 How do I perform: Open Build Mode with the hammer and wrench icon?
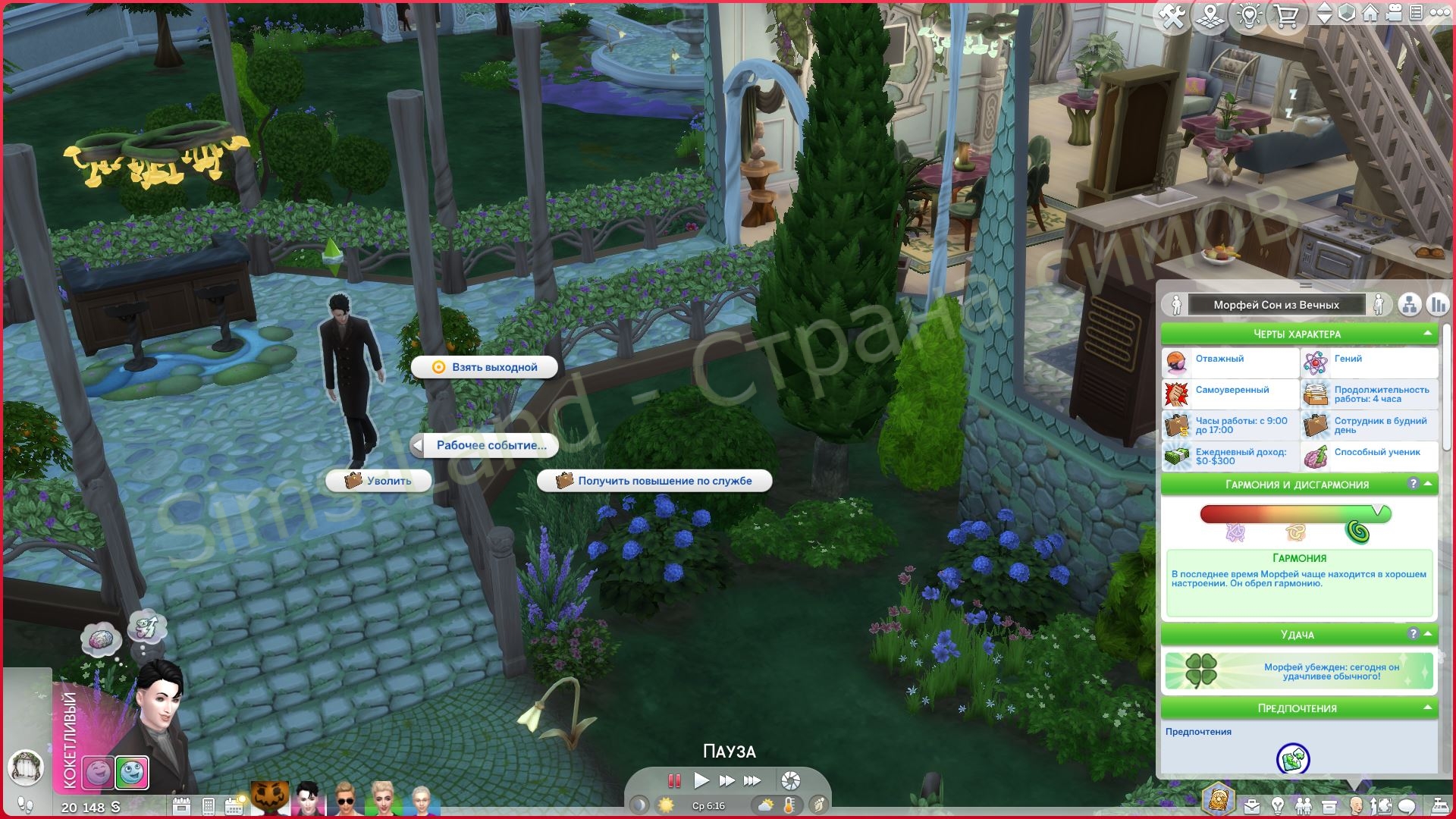(x=1172, y=14)
